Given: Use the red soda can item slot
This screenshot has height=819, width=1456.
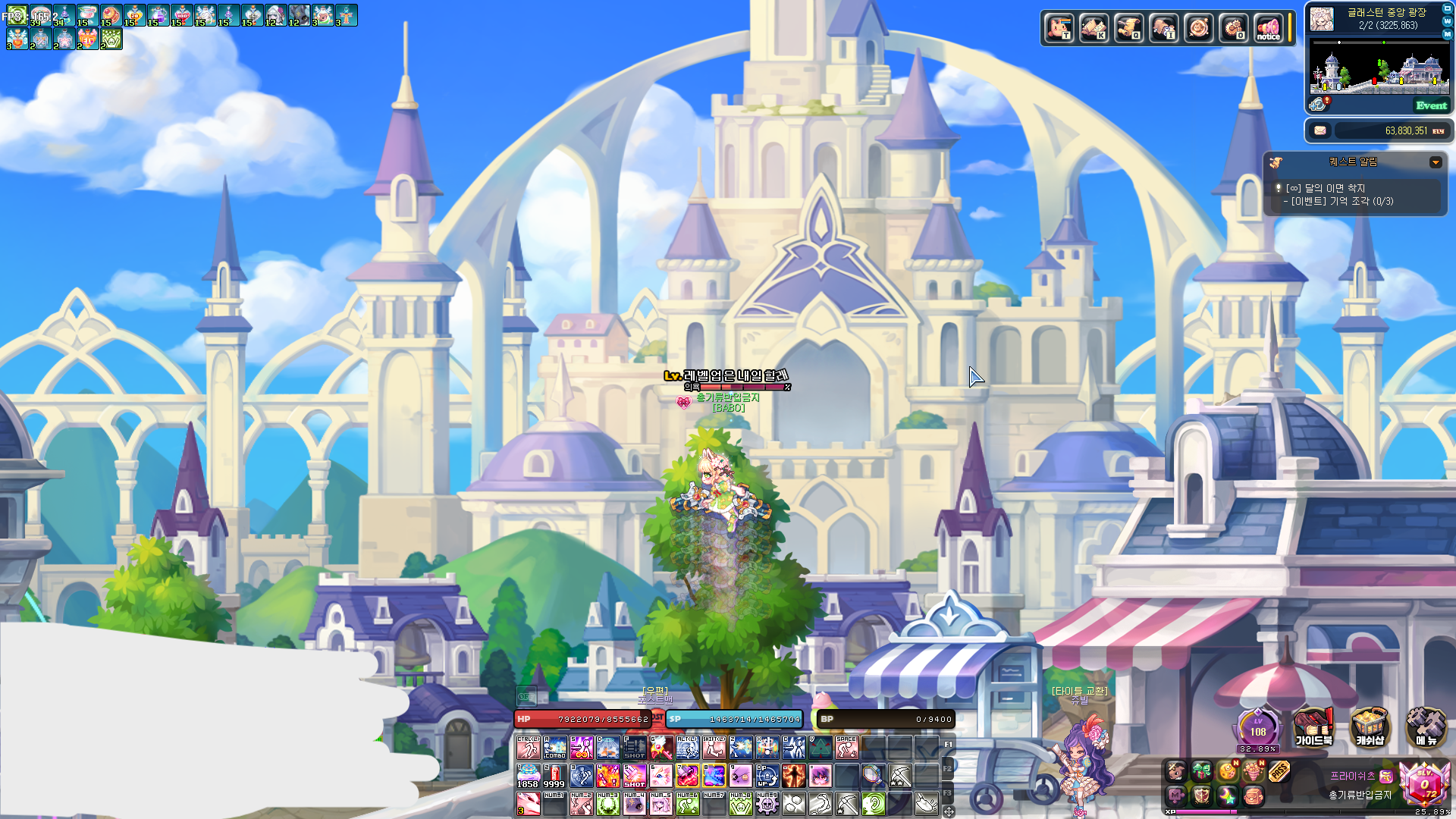Looking at the screenshot, I should point(554,775).
